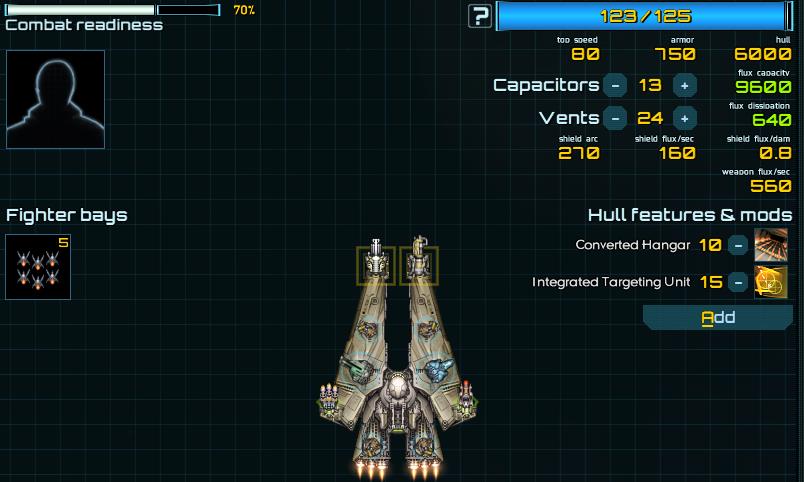The height and width of the screenshot is (482, 804).
Task: Select the Converted Hangar icon
Action: click(771, 245)
